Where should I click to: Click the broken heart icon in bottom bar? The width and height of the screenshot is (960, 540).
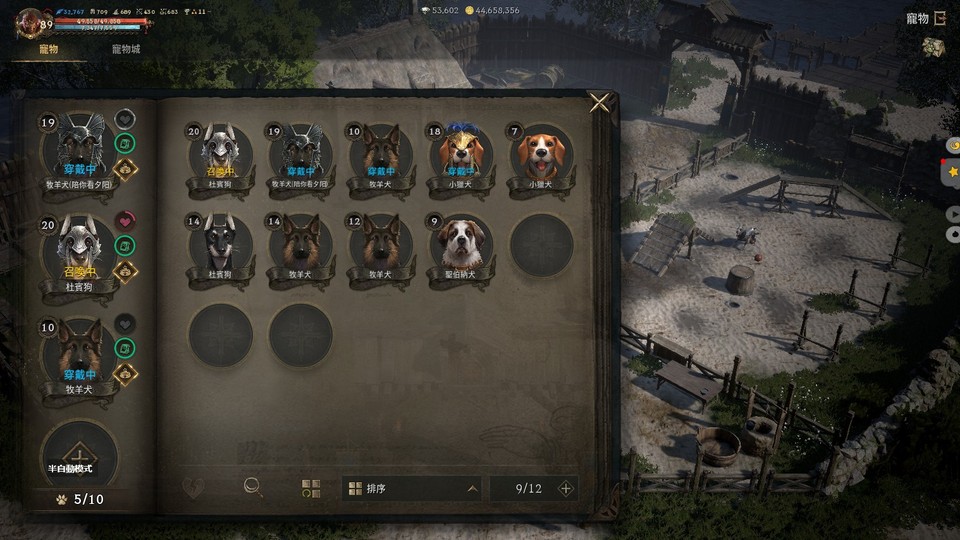point(196,489)
